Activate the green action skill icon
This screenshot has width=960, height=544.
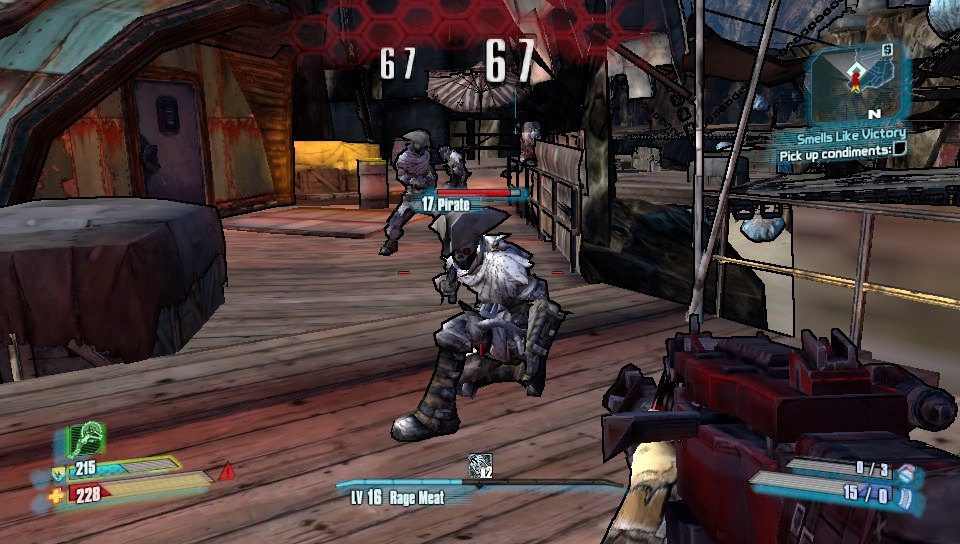pyautogui.click(x=86, y=440)
